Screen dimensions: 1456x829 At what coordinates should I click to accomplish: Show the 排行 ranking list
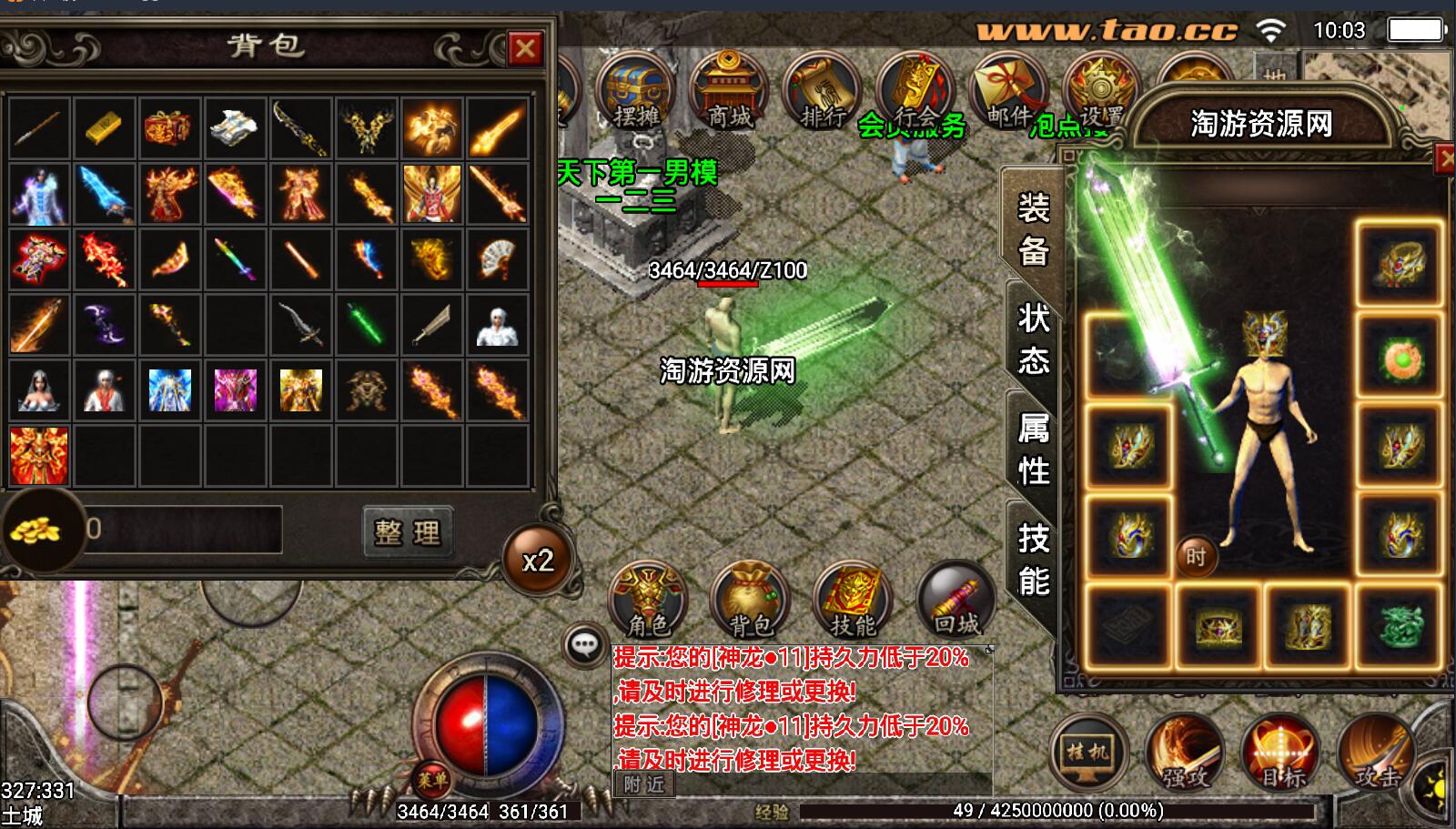[x=822, y=92]
